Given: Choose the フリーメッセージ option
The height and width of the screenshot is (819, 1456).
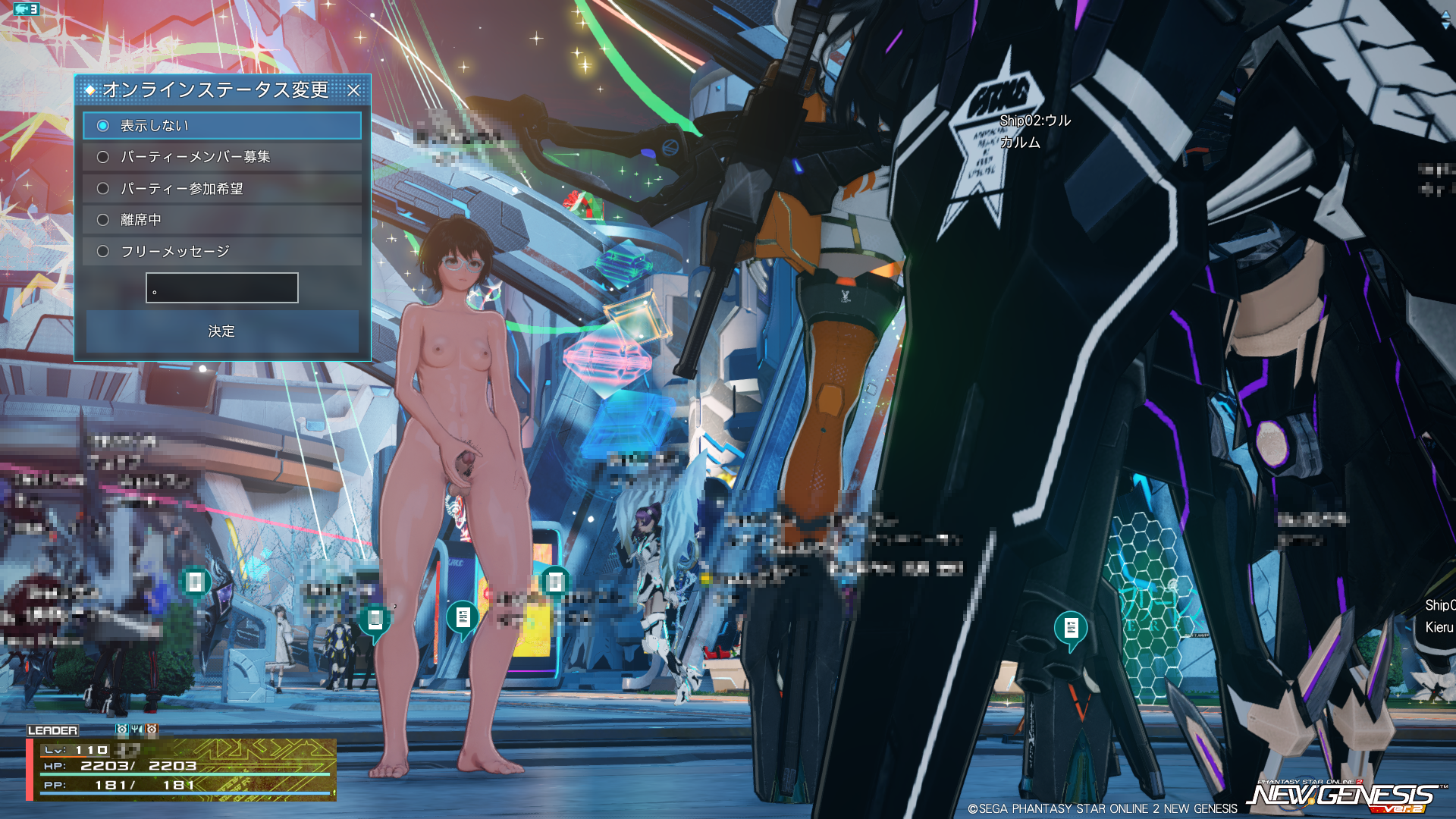Looking at the screenshot, I should (103, 252).
